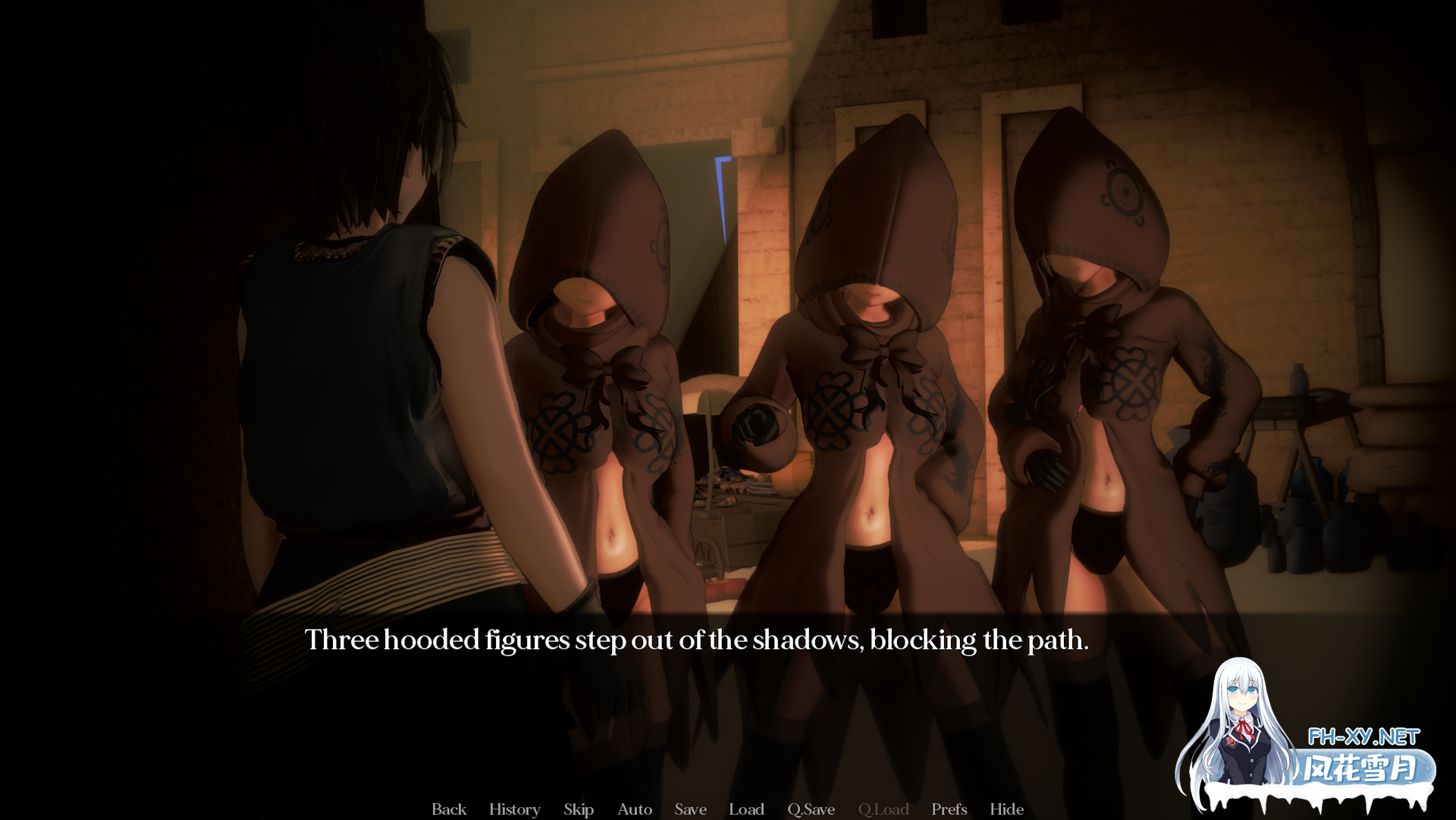Click the dialogue text to advance the story
This screenshot has width=1456, height=820.
[698, 639]
